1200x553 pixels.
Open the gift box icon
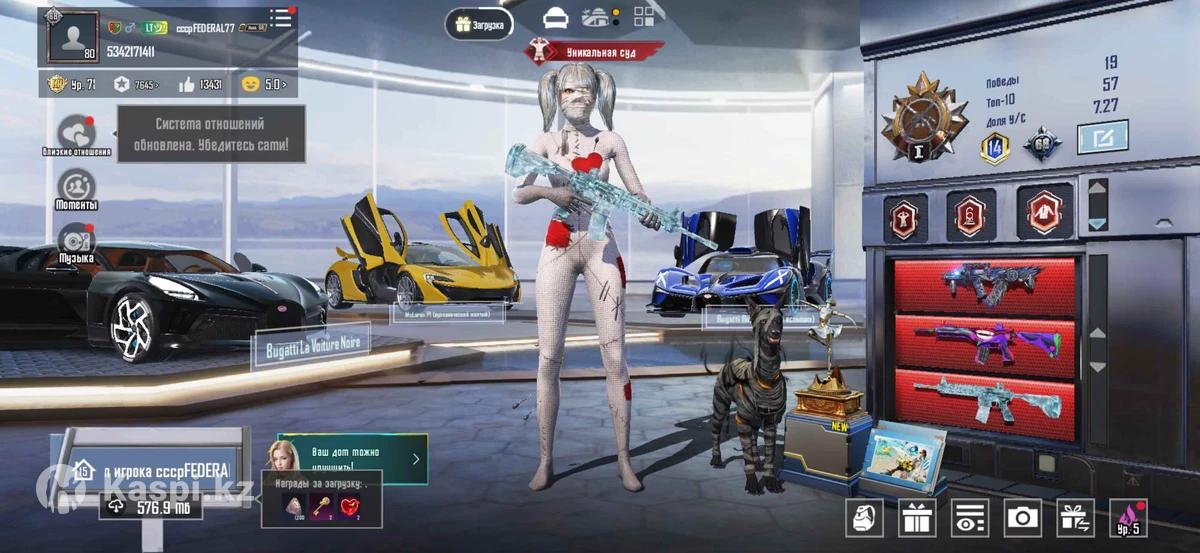tap(916, 517)
